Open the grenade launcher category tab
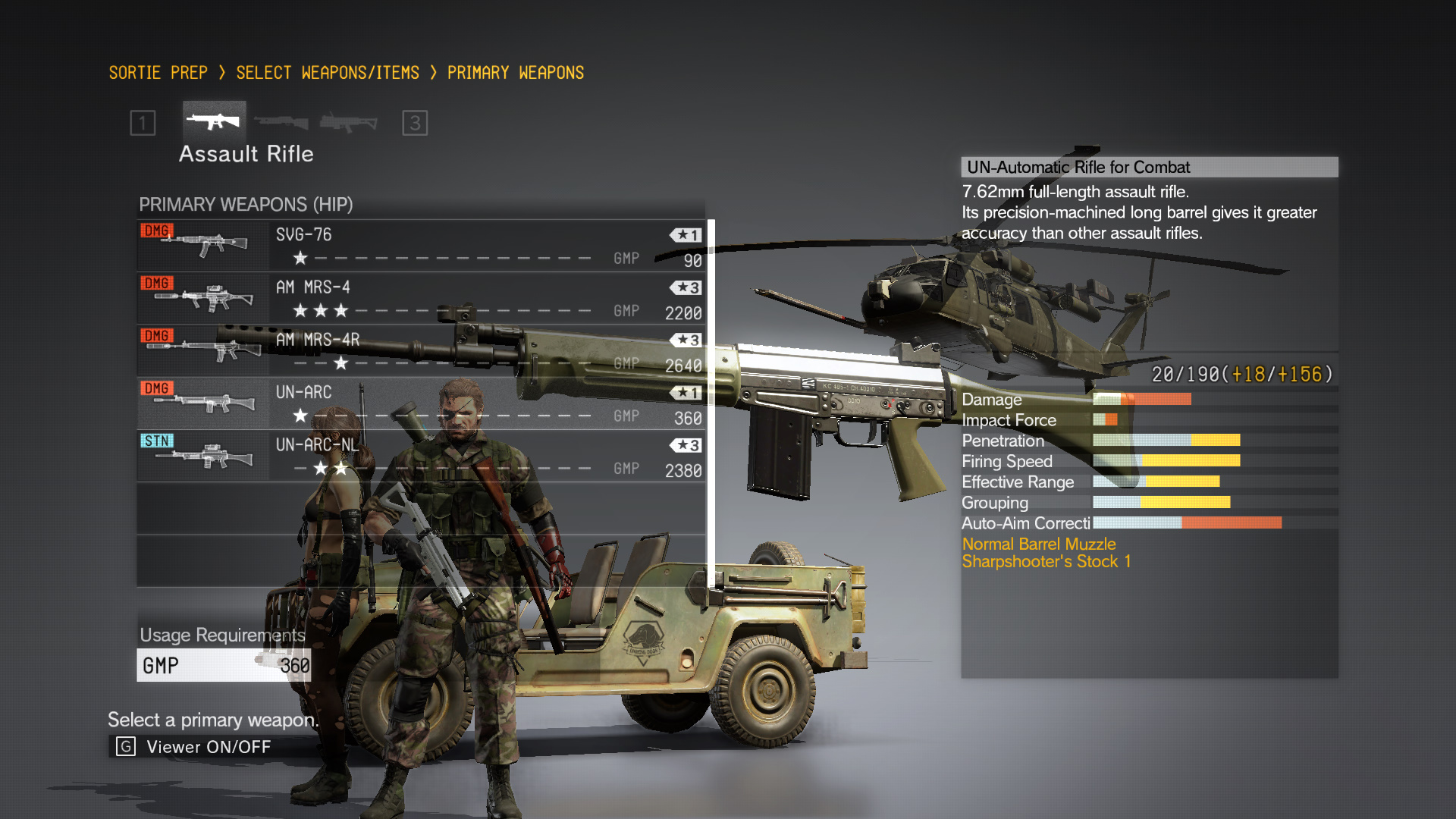The width and height of the screenshot is (1456, 819). pyautogui.click(x=348, y=122)
